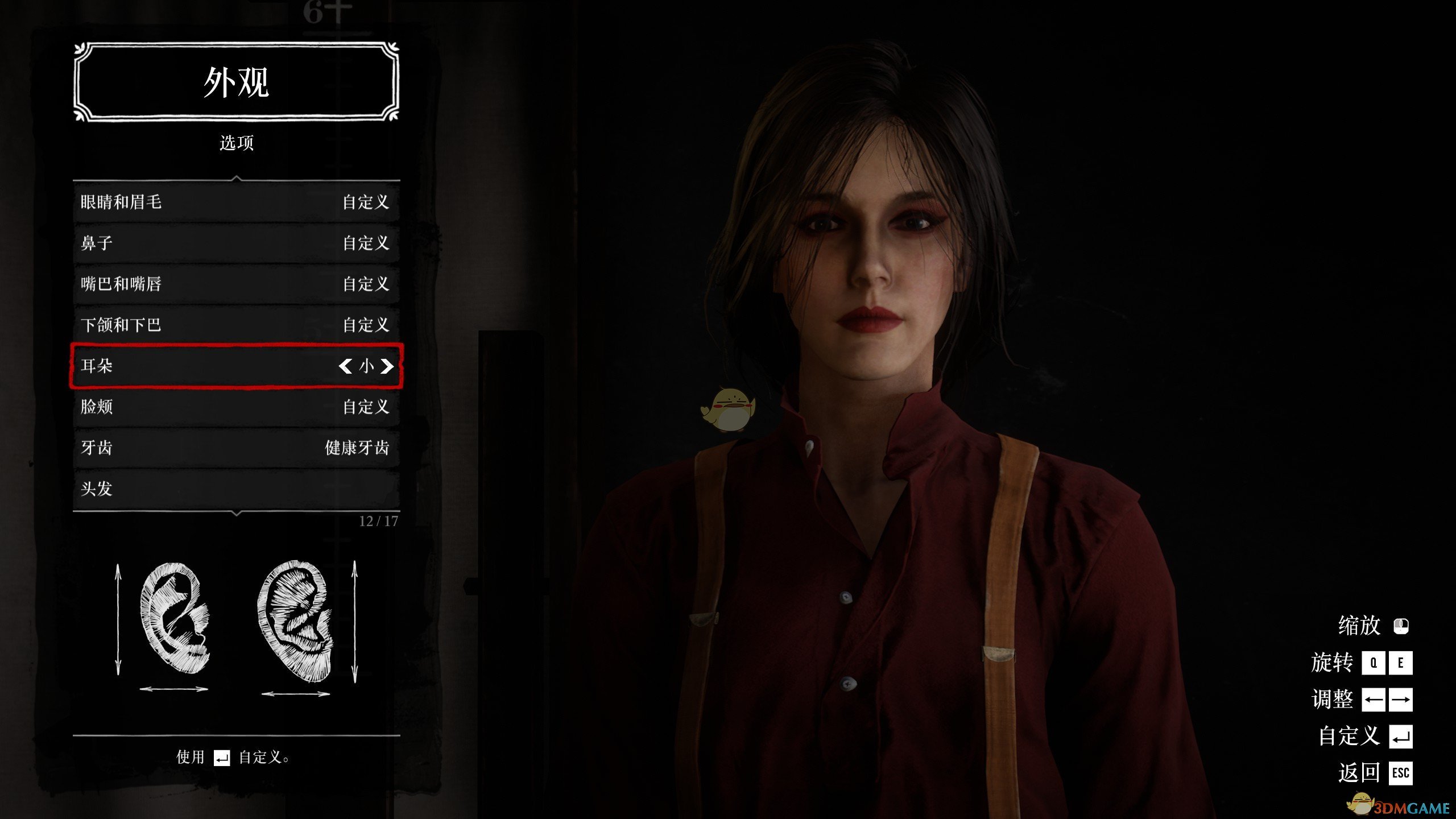The width and height of the screenshot is (1456, 819).
Task: Select the 牙齿 (Teeth) option row
Action: [236, 448]
